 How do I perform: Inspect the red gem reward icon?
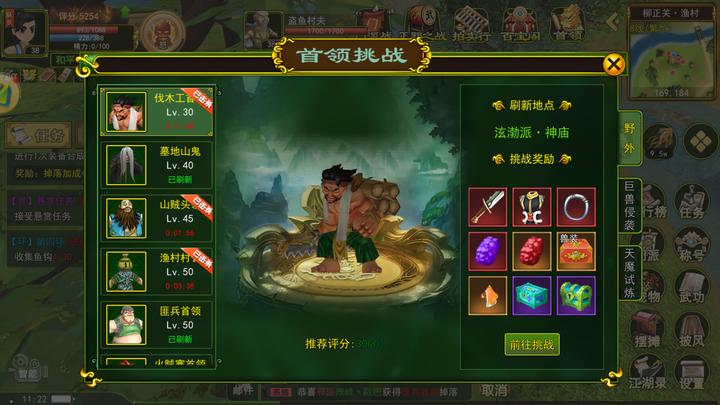pos(531,250)
